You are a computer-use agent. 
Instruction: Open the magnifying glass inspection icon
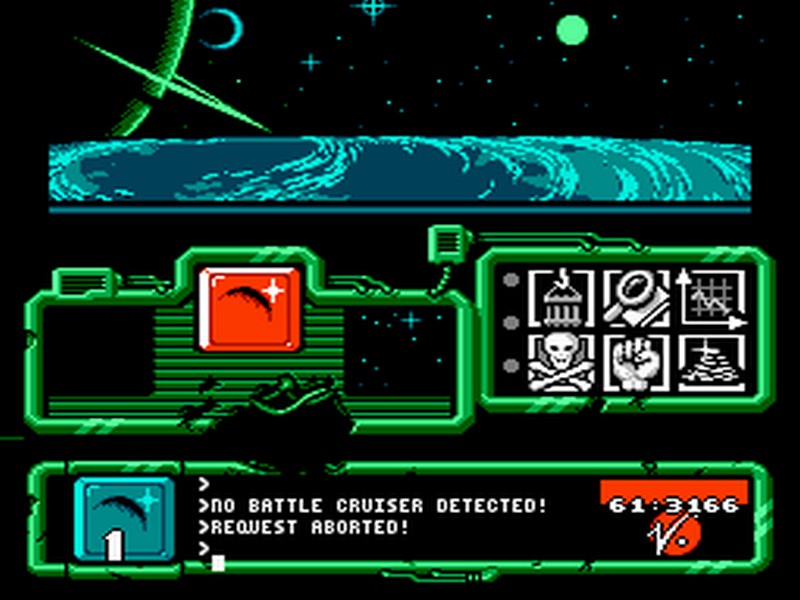pos(636,298)
